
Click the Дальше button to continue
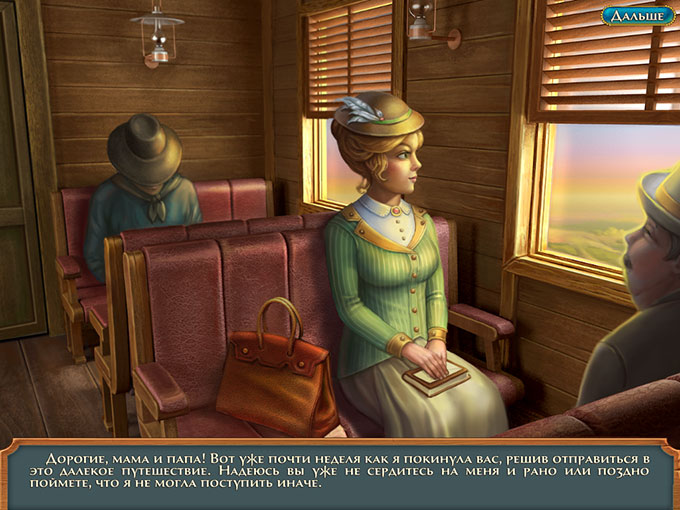pyautogui.click(x=637, y=16)
